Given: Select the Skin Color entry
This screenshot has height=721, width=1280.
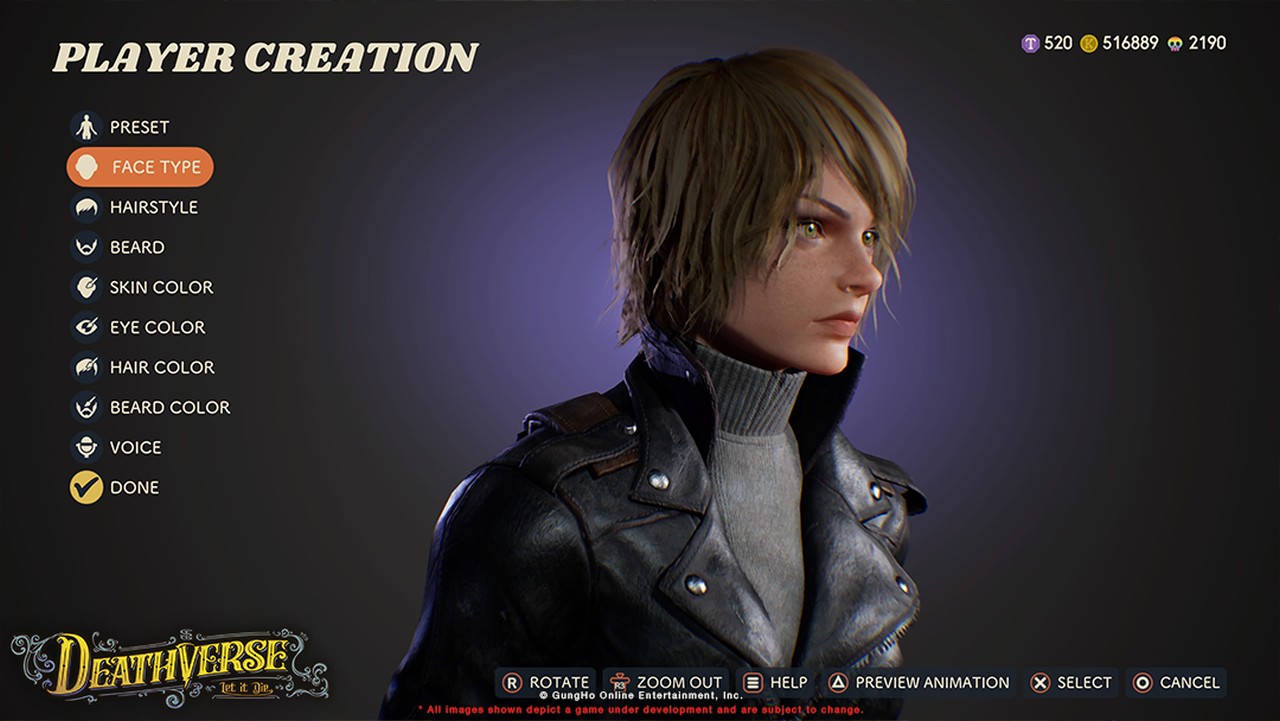Looking at the screenshot, I should pos(160,287).
